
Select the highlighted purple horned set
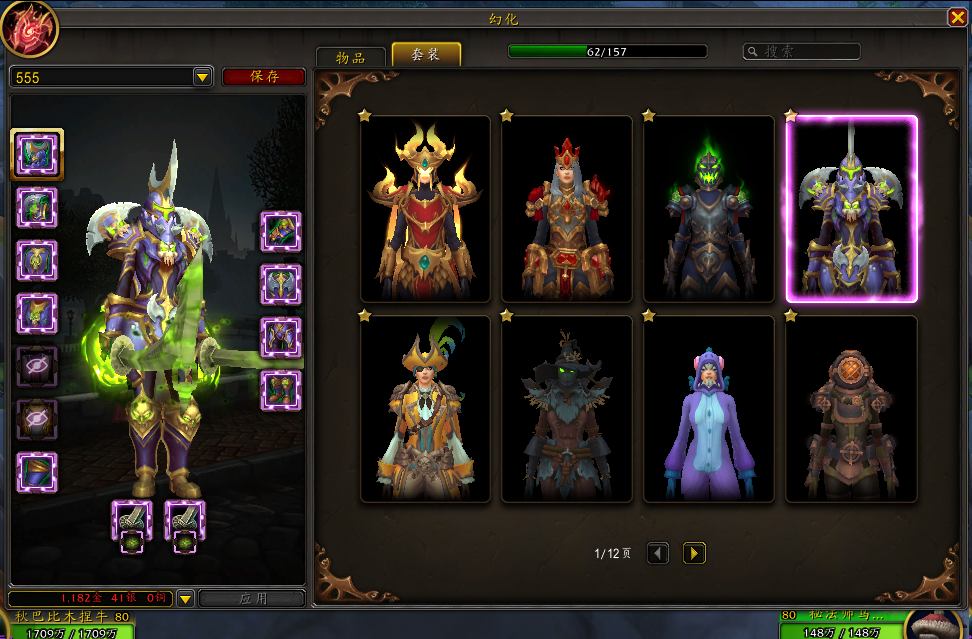pyautogui.click(x=851, y=208)
